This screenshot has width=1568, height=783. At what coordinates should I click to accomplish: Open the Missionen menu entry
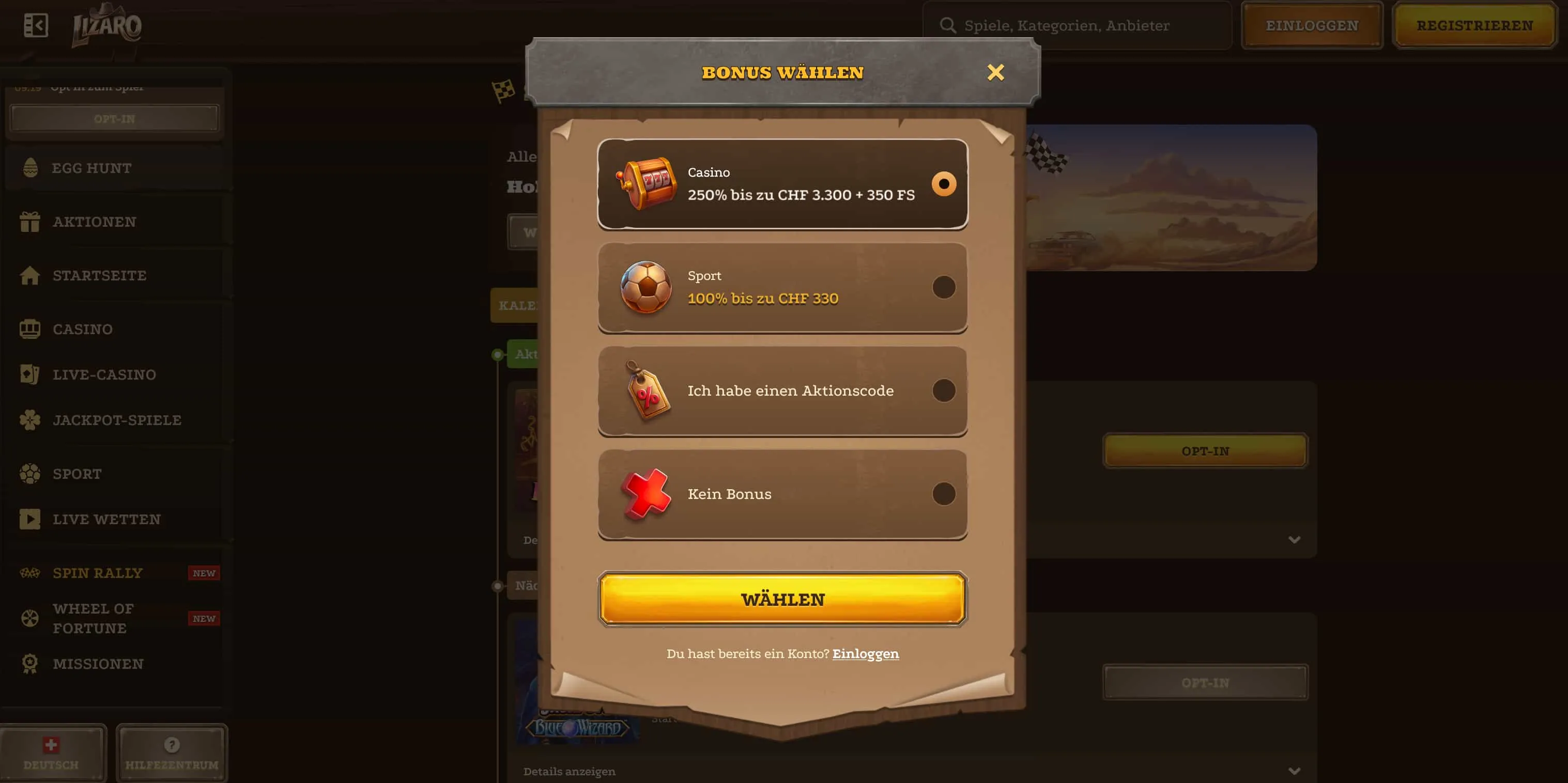coord(97,663)
